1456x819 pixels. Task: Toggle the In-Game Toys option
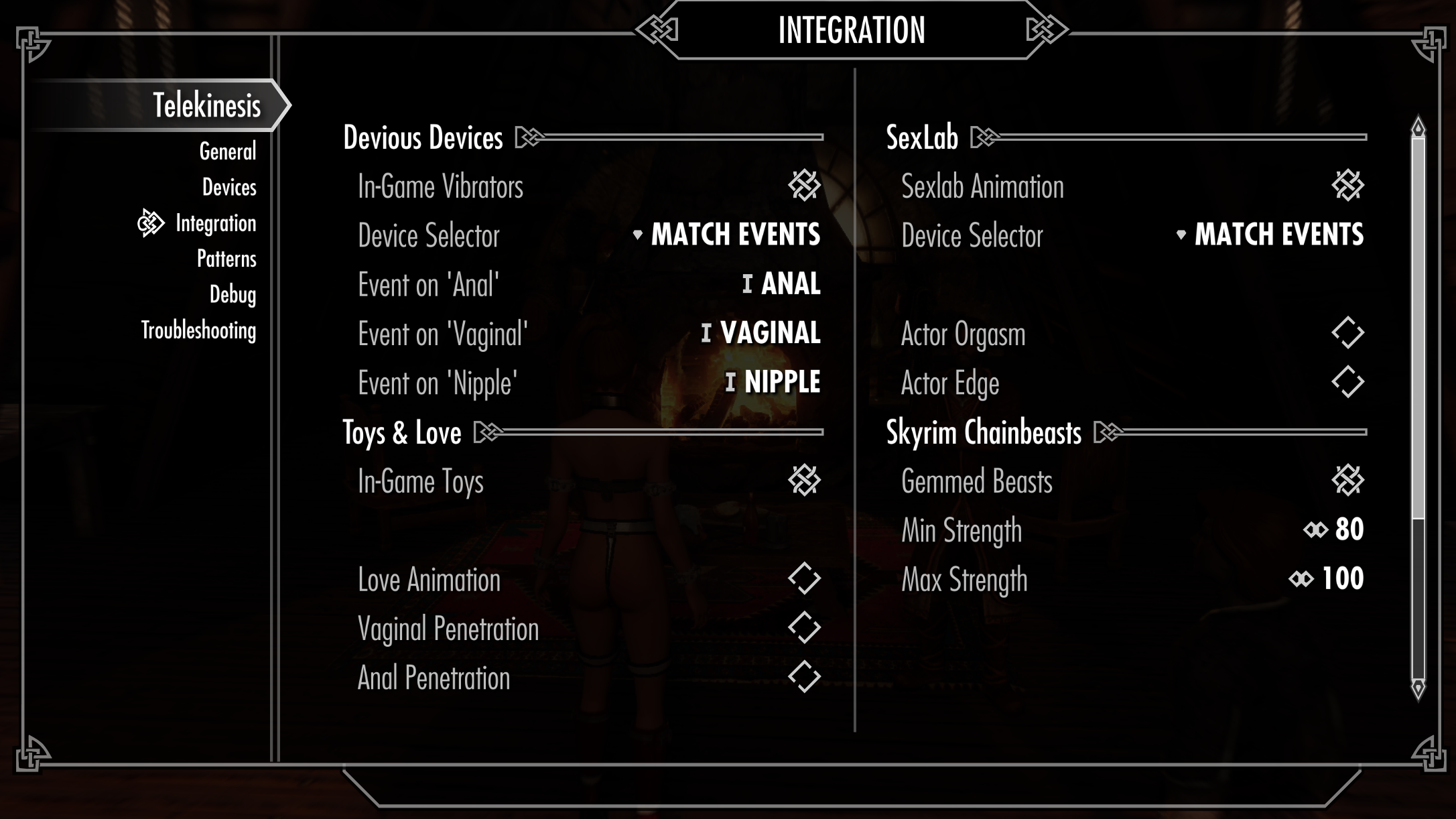804,481
